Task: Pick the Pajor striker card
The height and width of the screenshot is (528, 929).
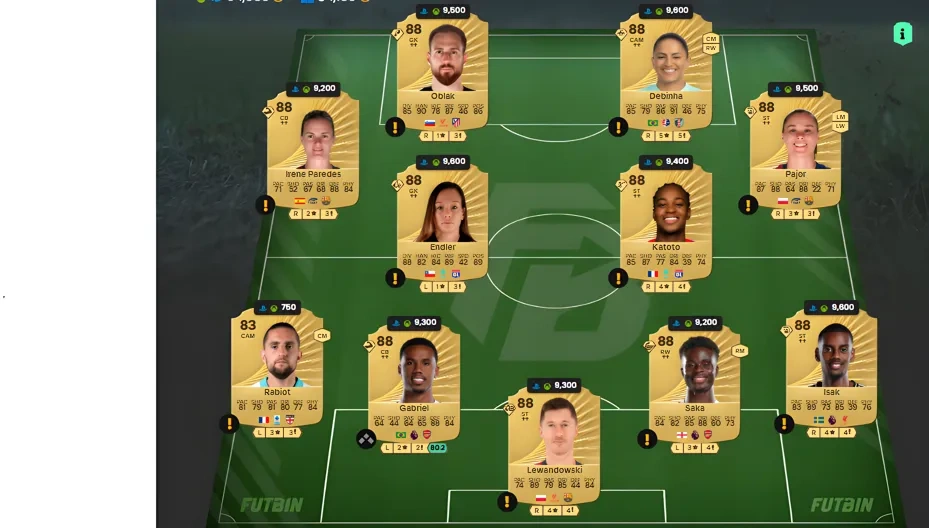Action: coord(795,150)
